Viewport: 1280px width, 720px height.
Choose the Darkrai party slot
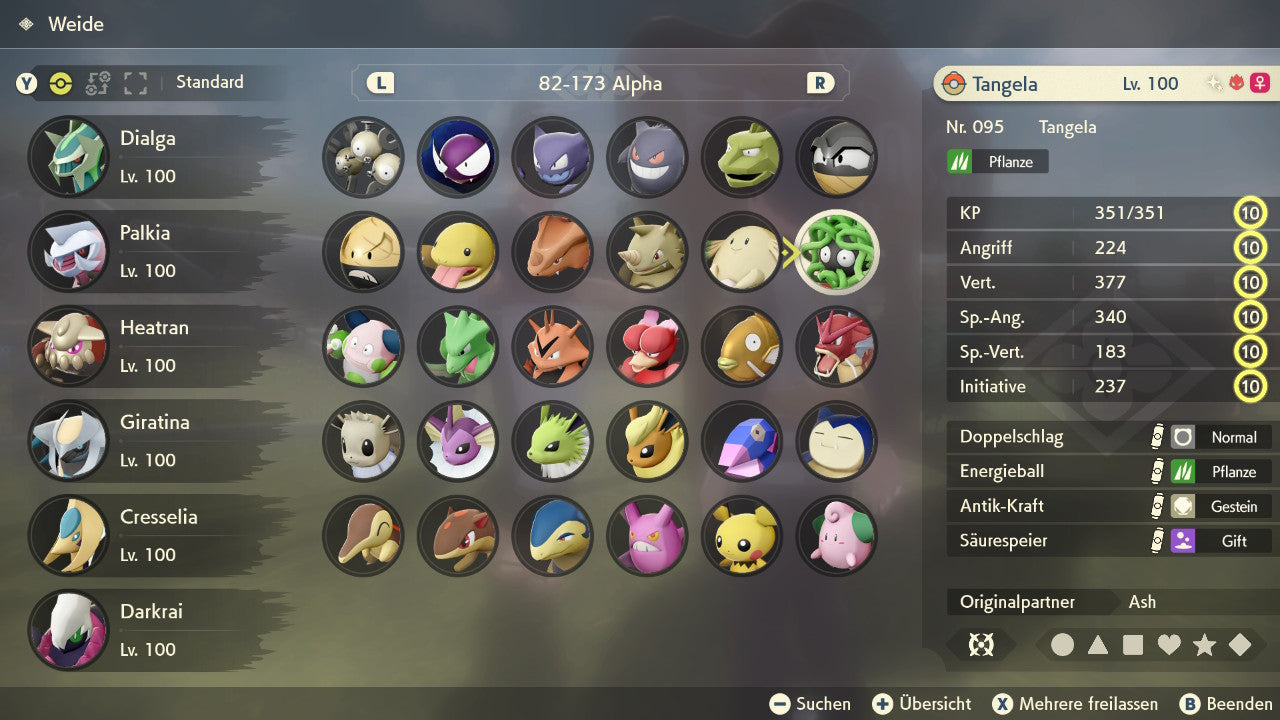(150, 630)
